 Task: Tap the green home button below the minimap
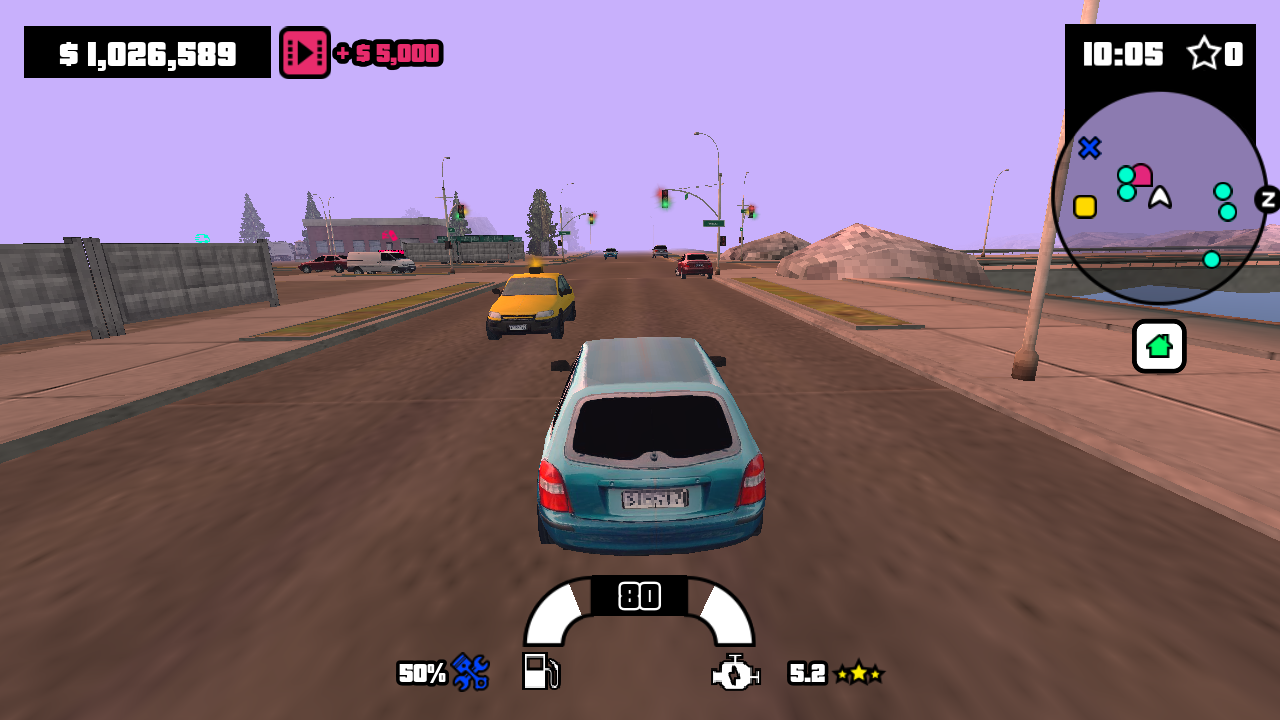[1158, 346]
